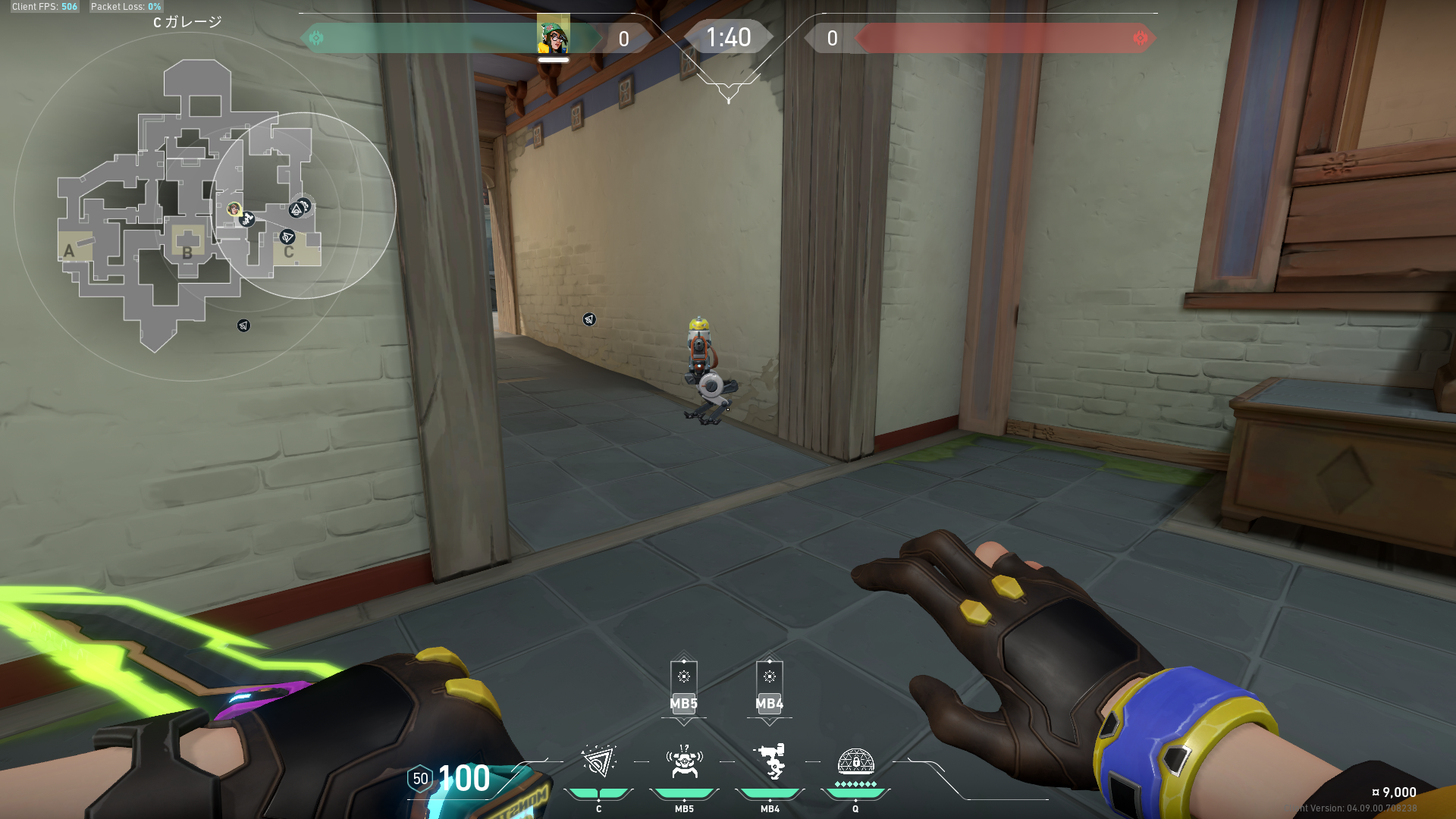Select the Alarmbot ability icon
Screen dimensions: 1456x819
click(684, 762)
